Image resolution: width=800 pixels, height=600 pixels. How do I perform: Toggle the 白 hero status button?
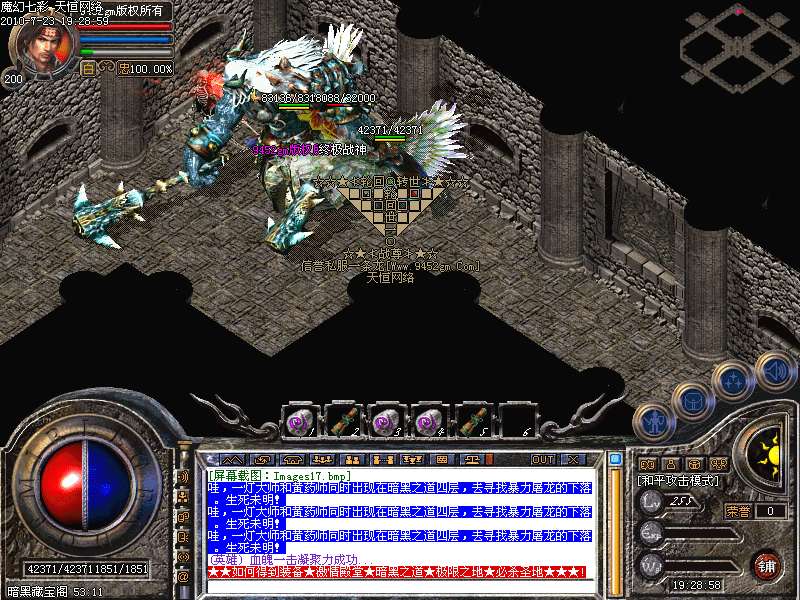(x=87, y=69)
